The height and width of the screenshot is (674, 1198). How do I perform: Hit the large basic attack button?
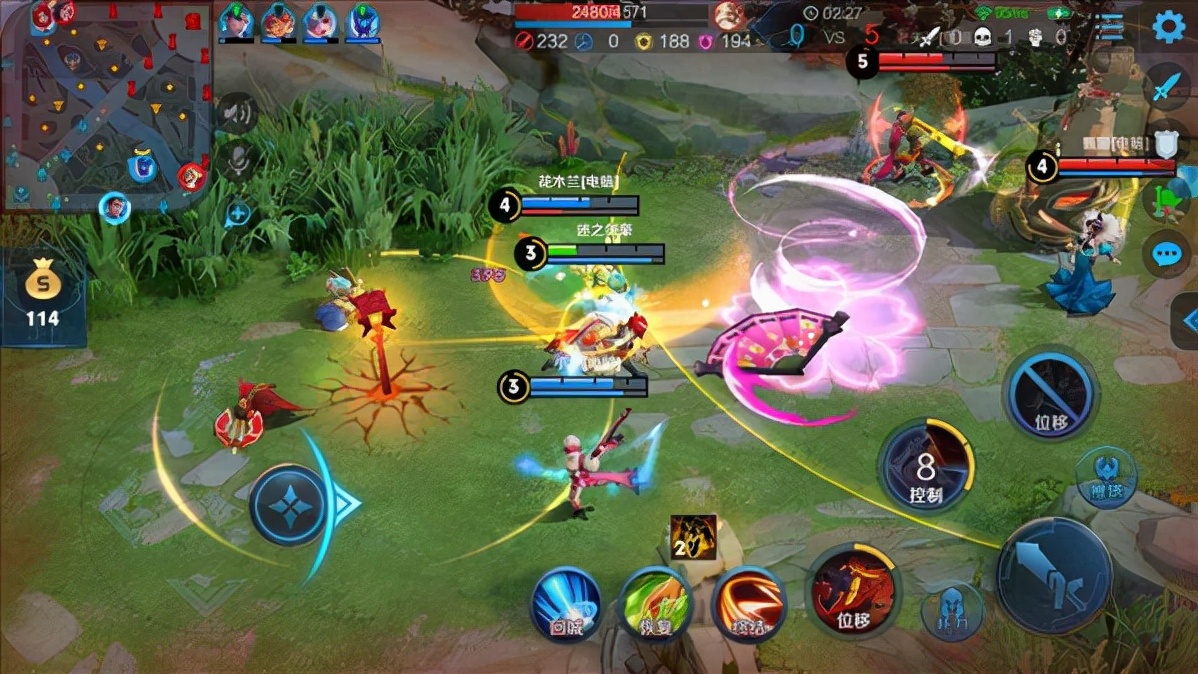[1053, 575]
